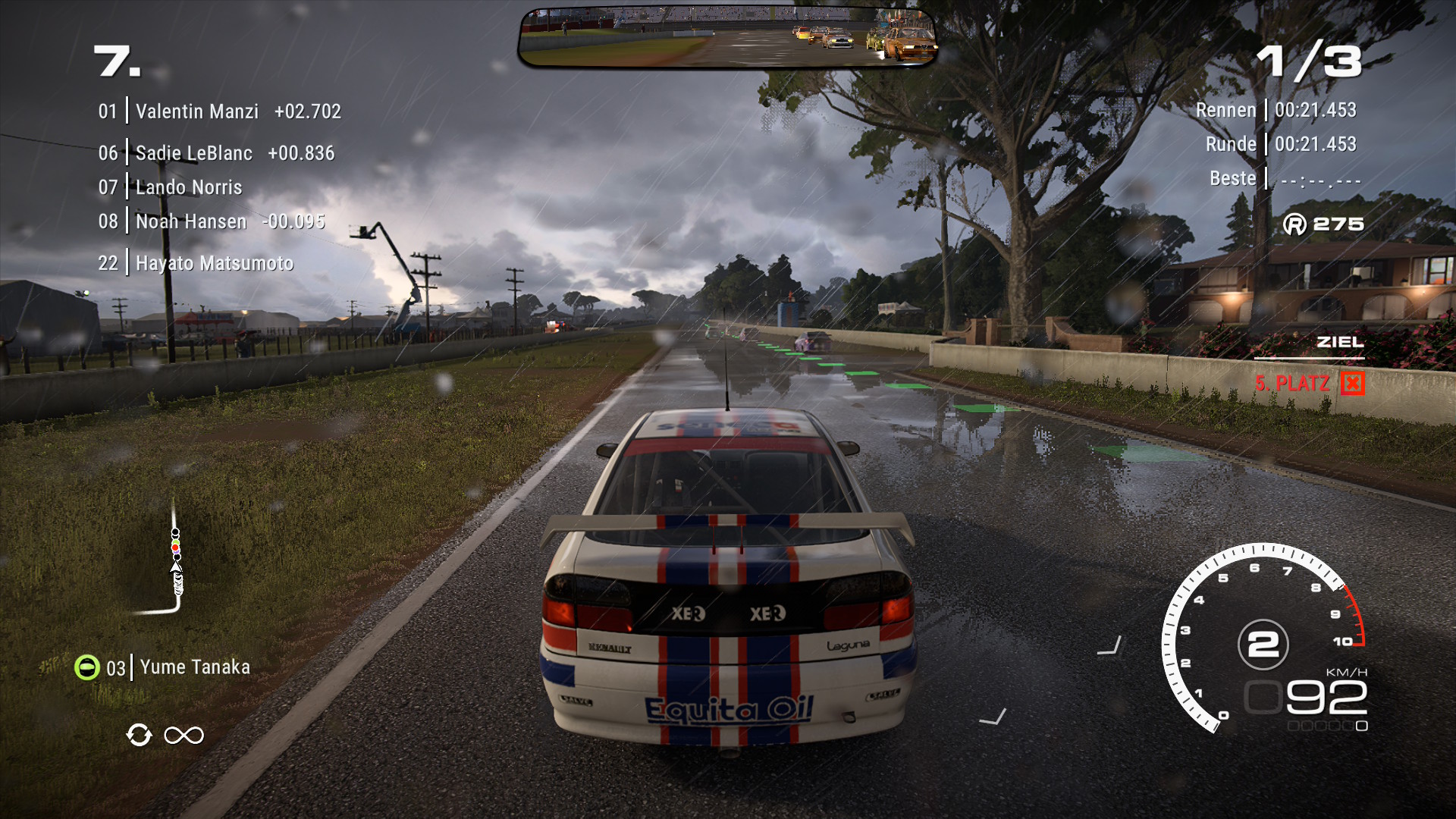The width and height of the screenshot is (1456, 819).
Task: Pick Hayato Matsumoto's row in the standings
Action: point(196,263)
